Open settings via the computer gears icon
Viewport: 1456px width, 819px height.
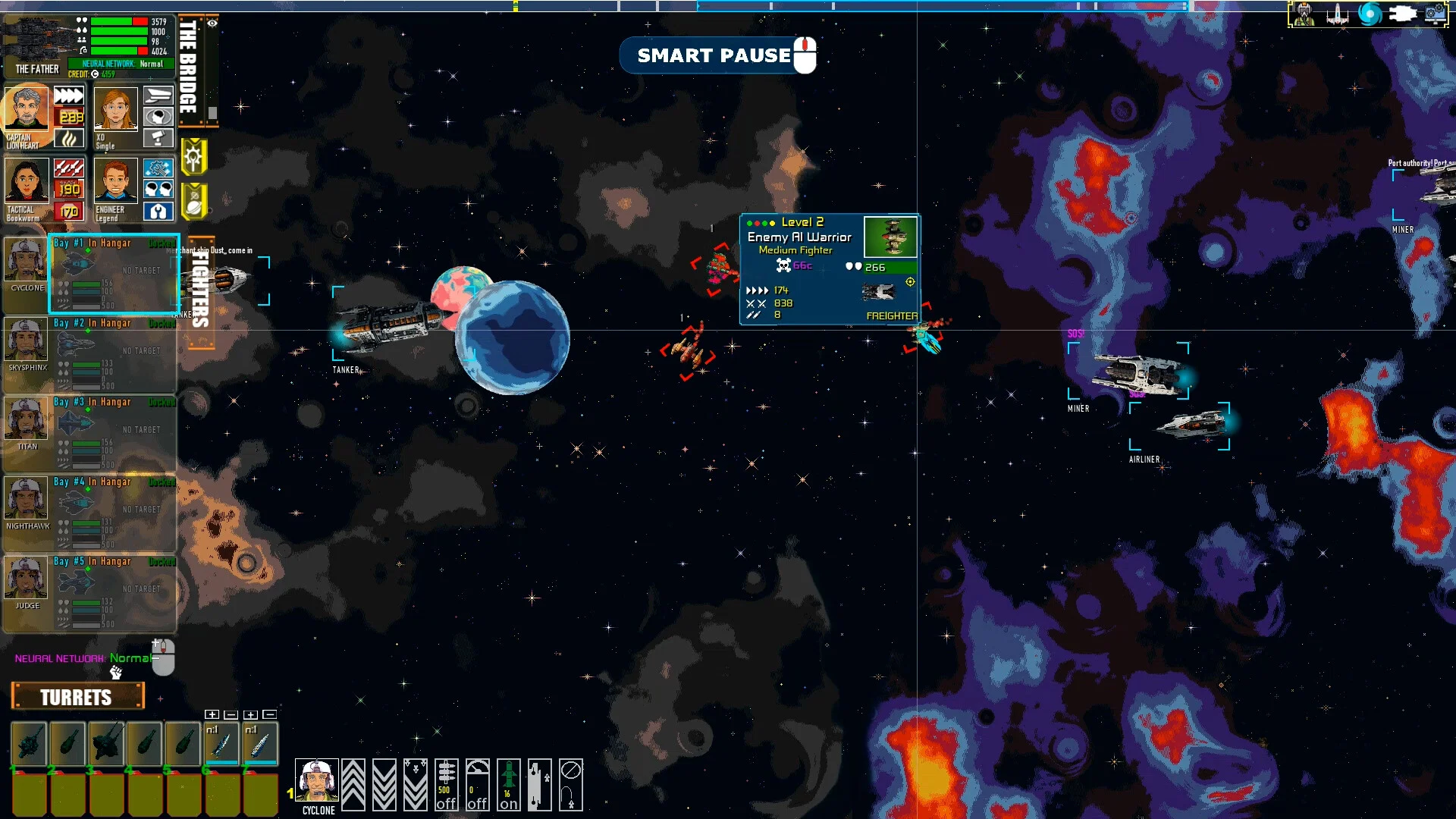click(x=1436, y=14)
